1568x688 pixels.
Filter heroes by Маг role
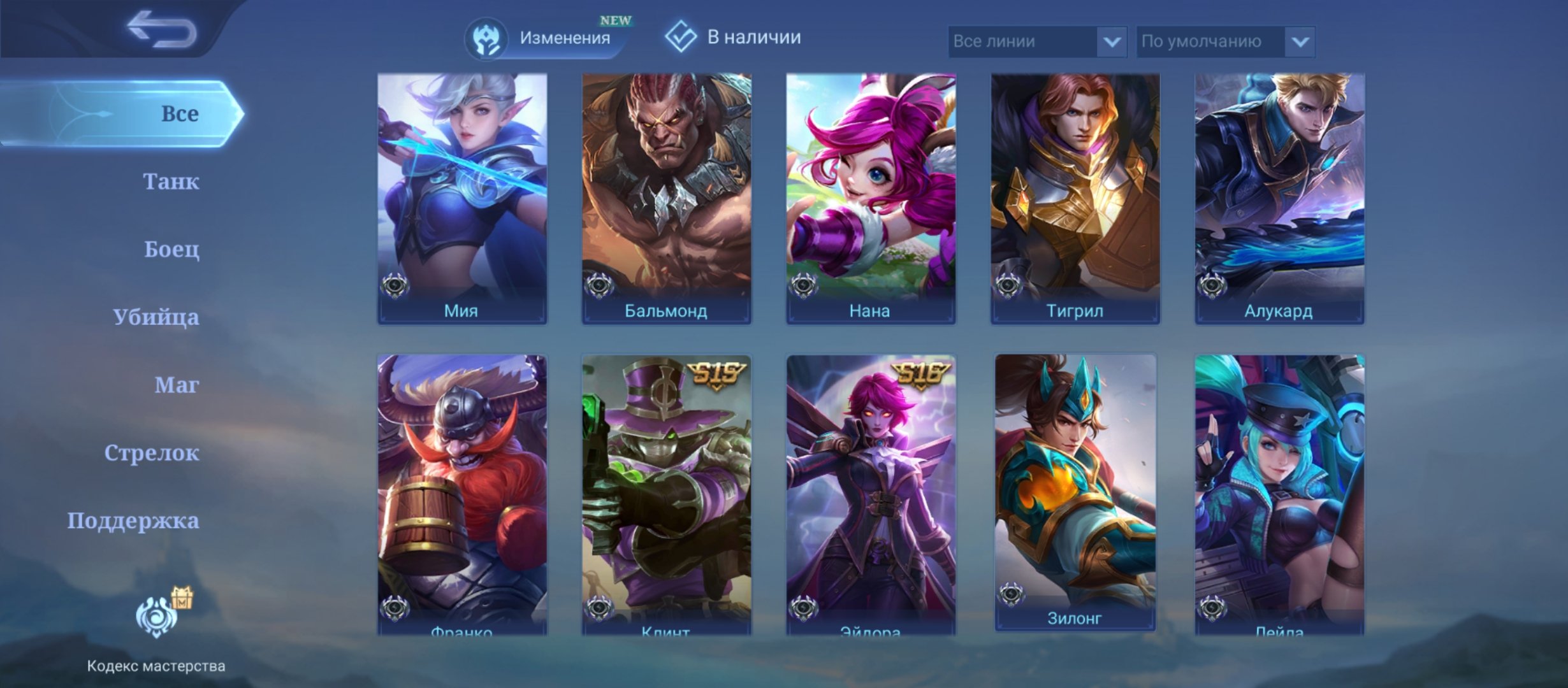click(177, 385)
